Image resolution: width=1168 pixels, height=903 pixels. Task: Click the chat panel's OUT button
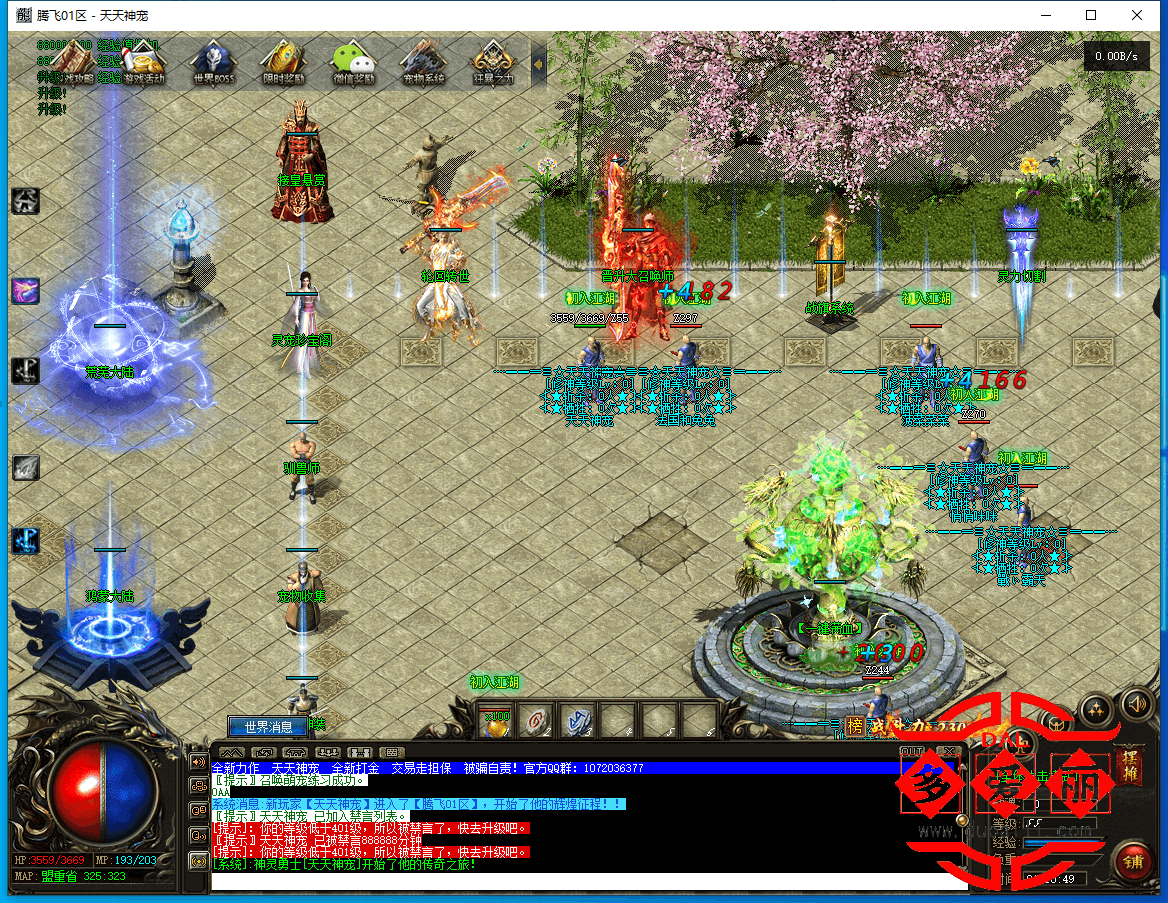pyautogui.click(x=912, y=750)
